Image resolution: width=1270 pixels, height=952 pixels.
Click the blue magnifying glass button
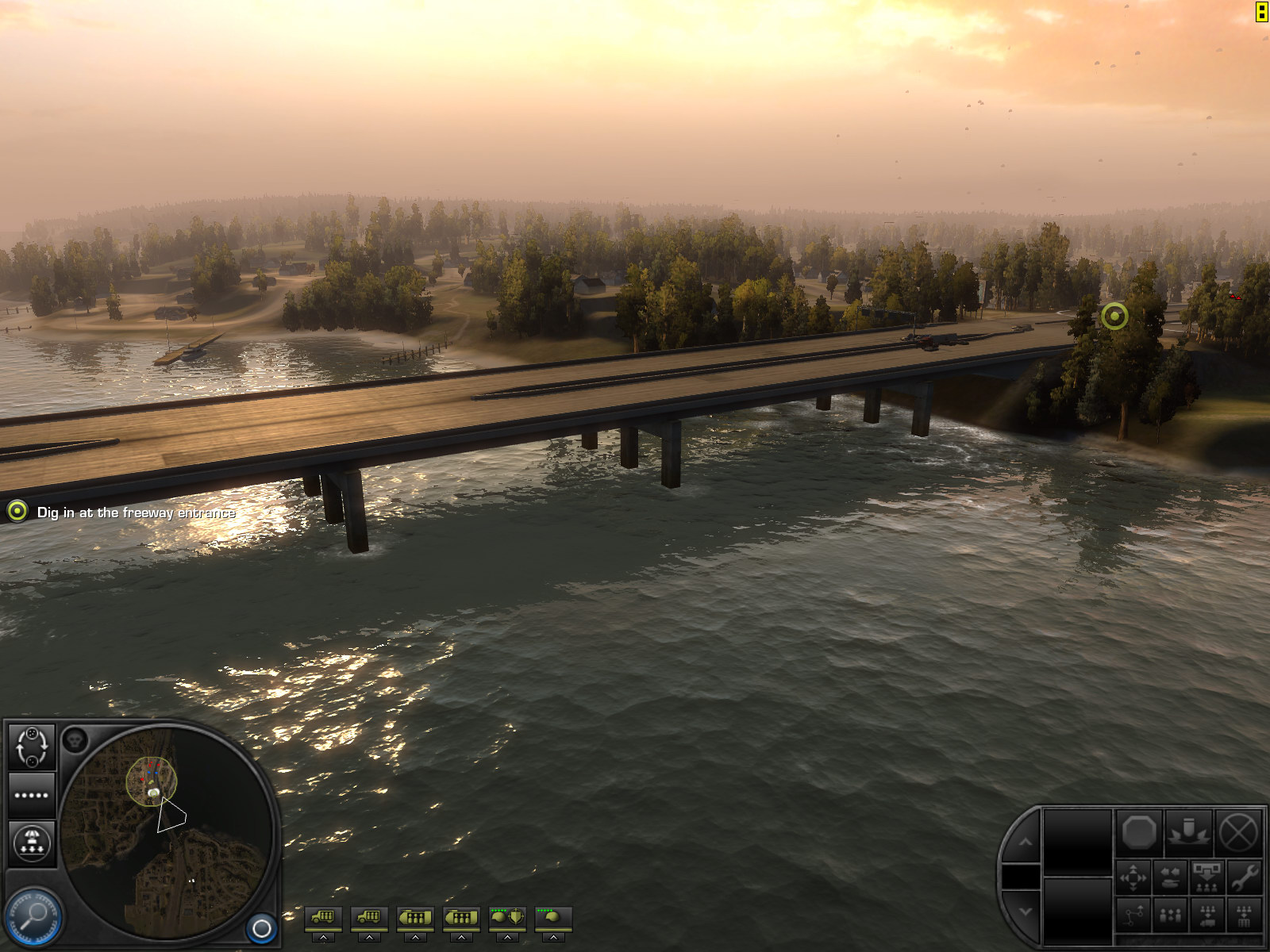(33, 918)
